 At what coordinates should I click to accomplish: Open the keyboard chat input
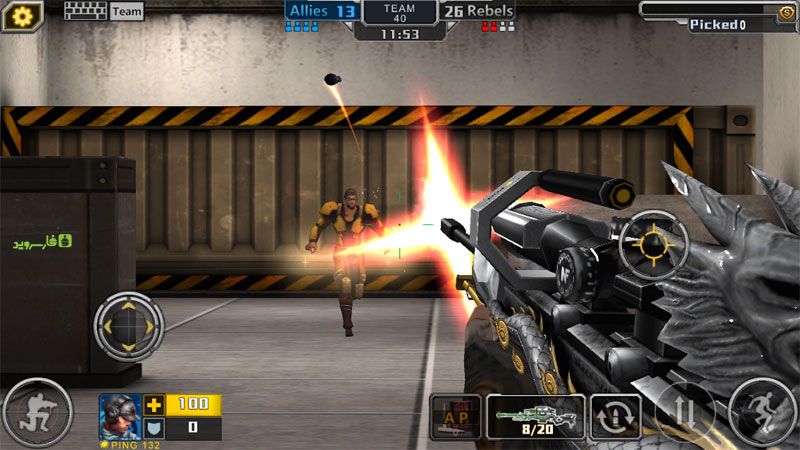point(85,11)
